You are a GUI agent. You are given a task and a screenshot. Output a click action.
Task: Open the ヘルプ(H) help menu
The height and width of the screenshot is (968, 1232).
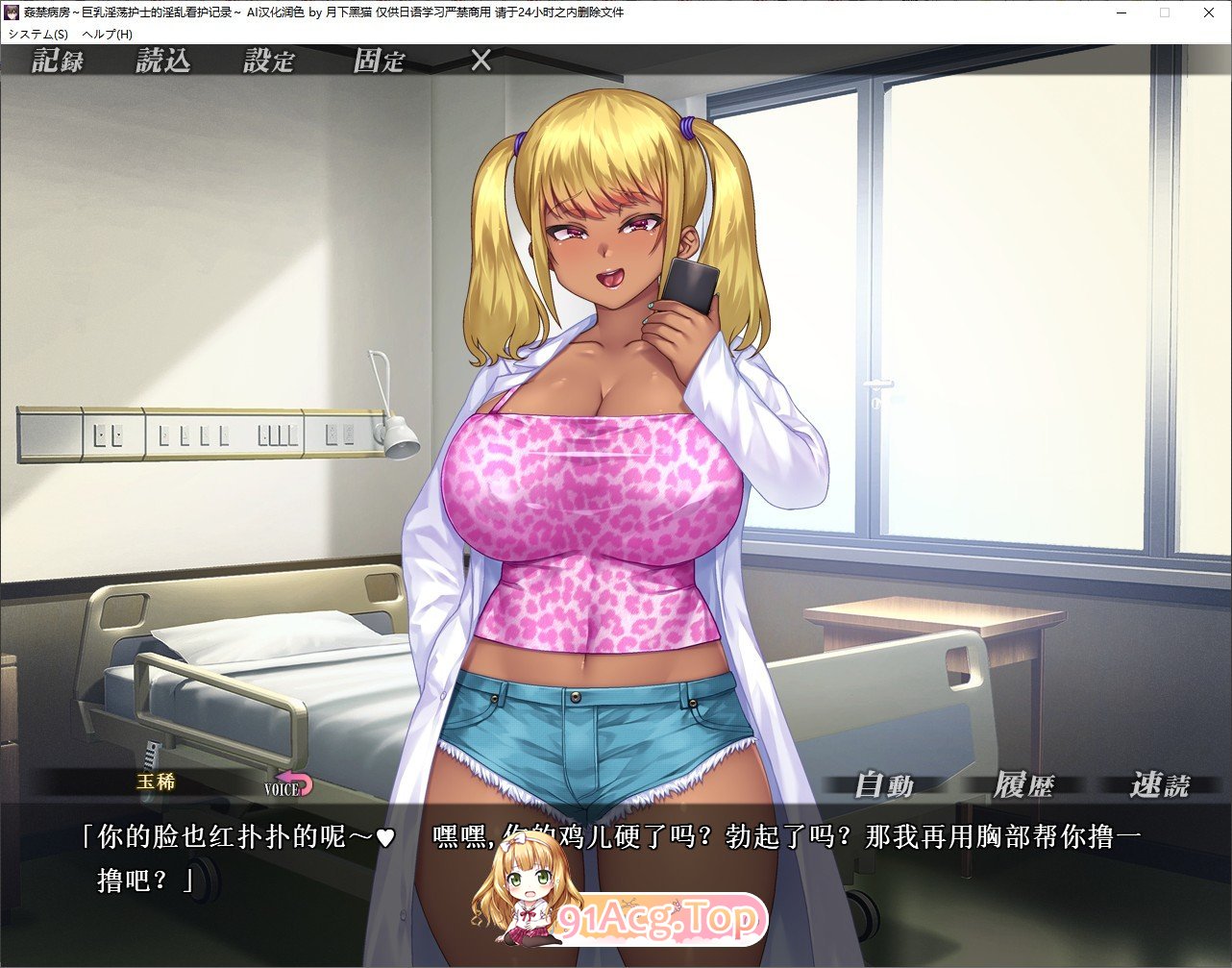pos(108,34)
